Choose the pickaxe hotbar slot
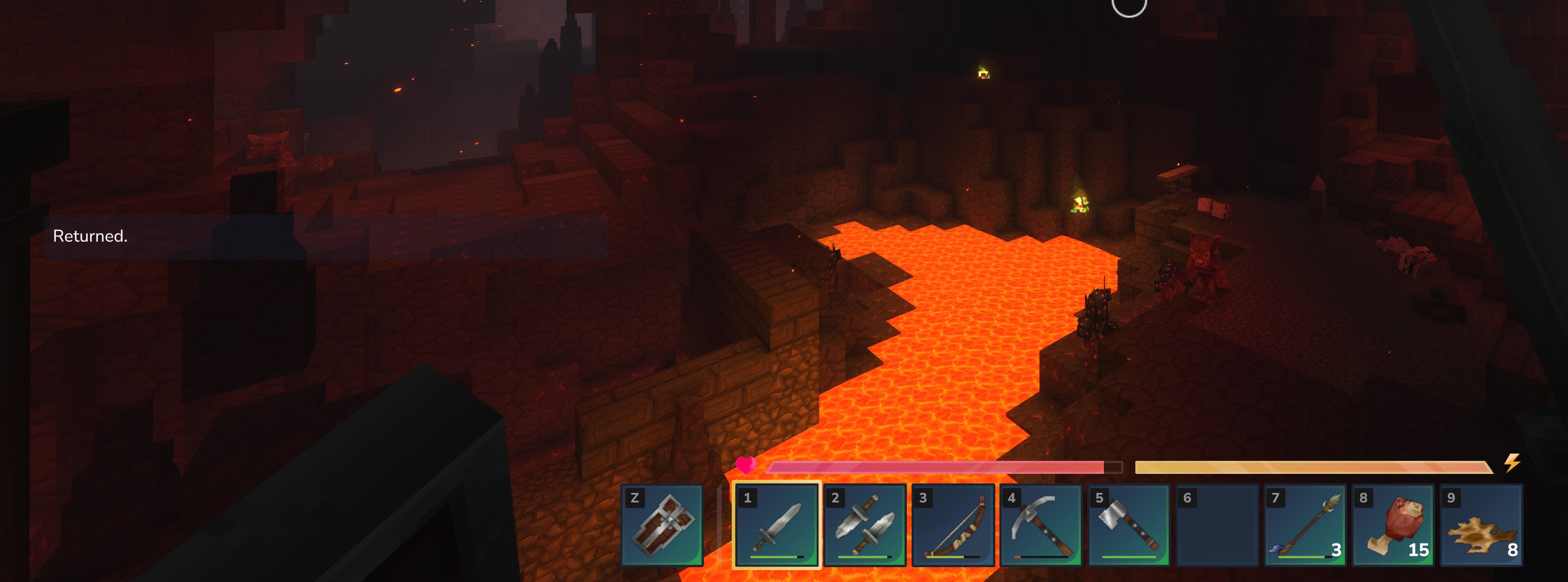The width and height of the screenshot is (1568, 582). click(1040, 525)
